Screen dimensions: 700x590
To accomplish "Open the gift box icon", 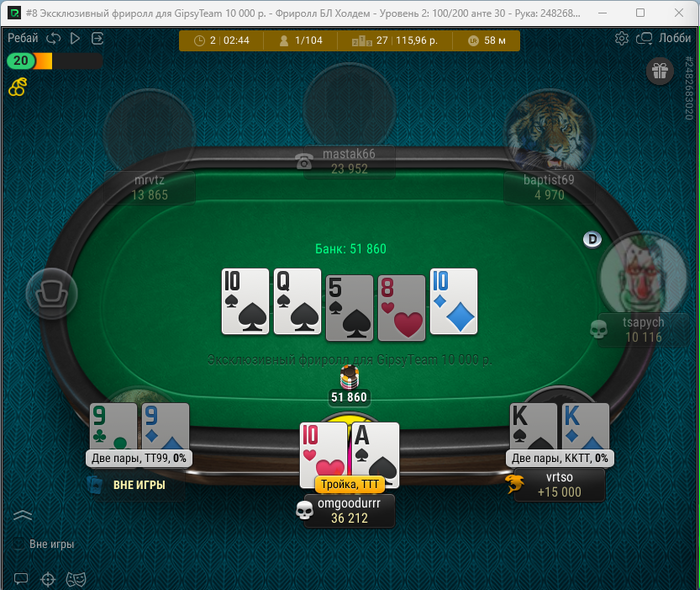I will click(659, 70).
